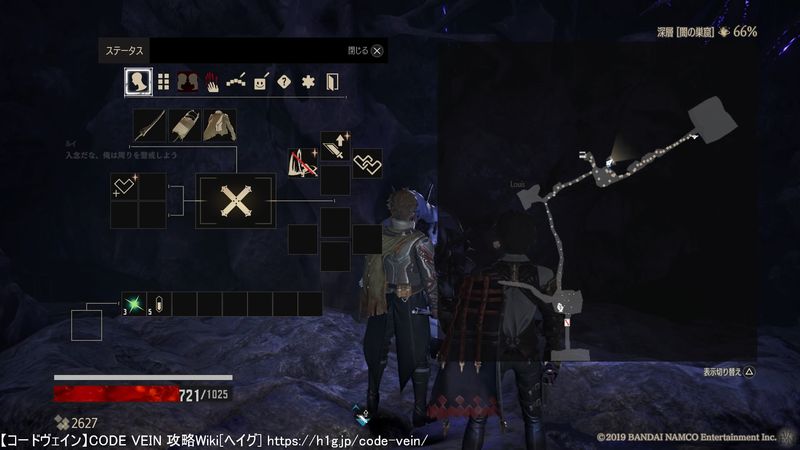Open the grid inventory tab
The image size is (800, 450).
163,81
